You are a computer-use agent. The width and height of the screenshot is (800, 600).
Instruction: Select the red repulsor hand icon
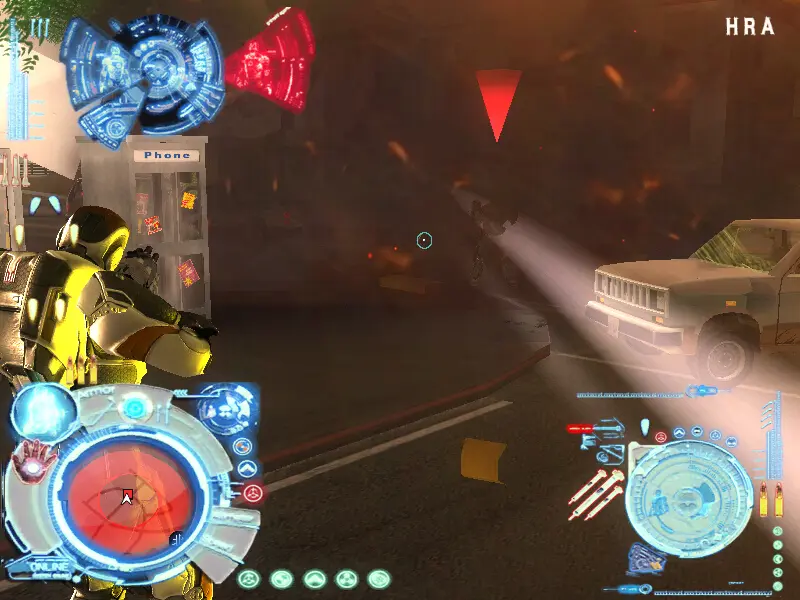(x=32, y=455)
